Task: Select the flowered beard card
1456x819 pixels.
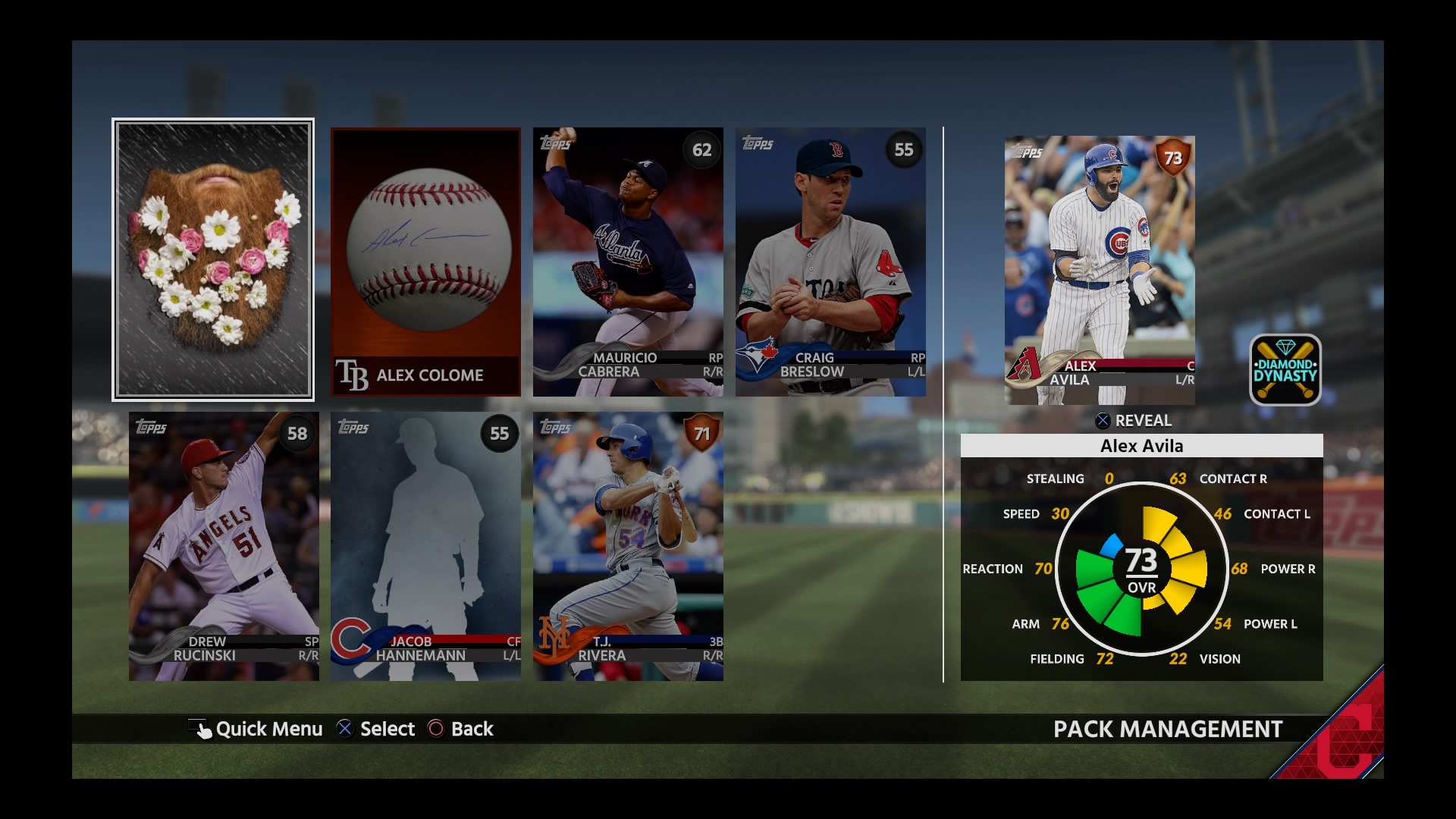Action: pos(213,259)
